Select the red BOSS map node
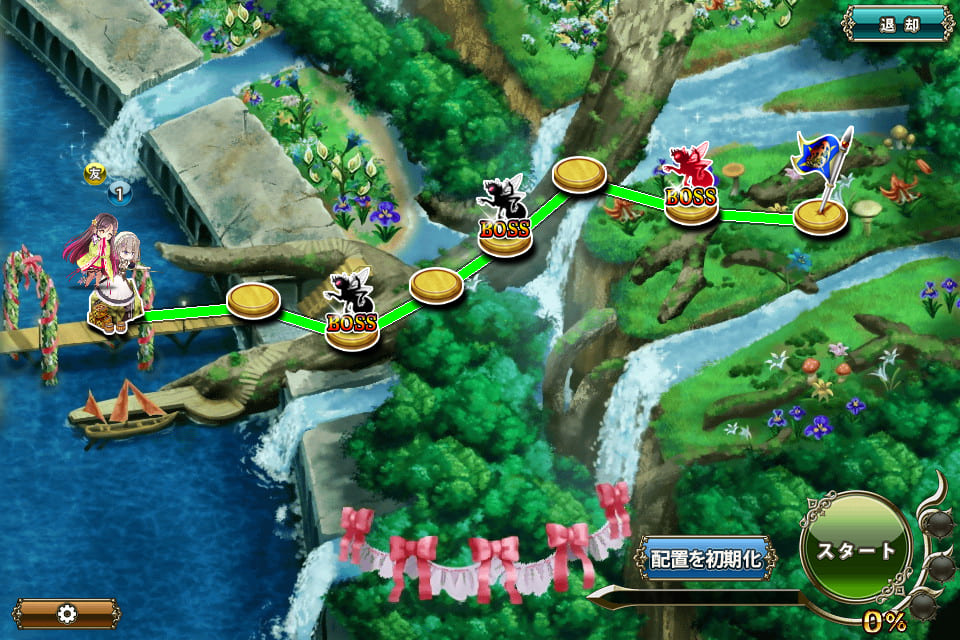 point(692,190)
